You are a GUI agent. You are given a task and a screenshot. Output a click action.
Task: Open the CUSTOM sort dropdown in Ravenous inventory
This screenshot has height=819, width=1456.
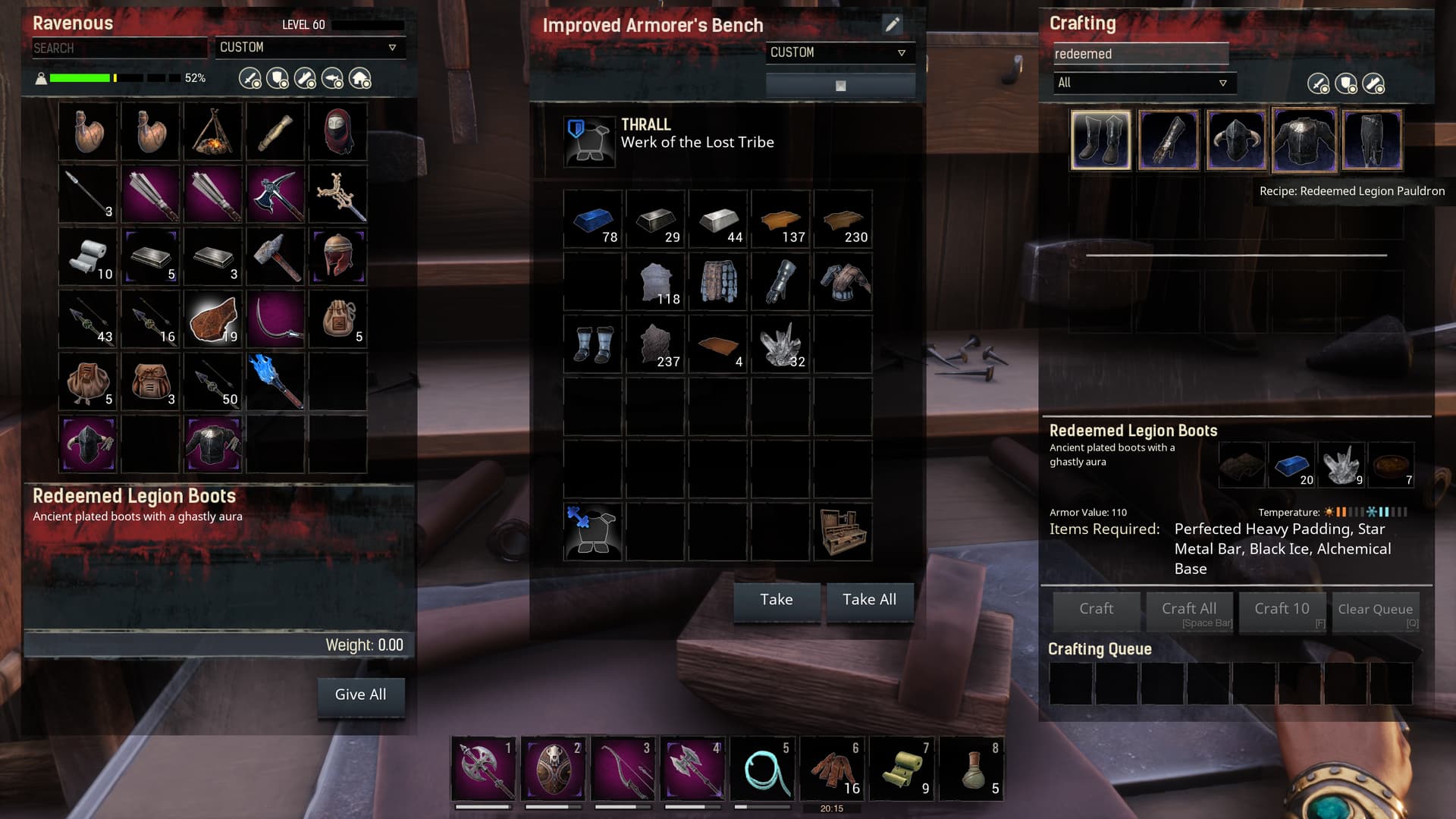click(309, 47)
